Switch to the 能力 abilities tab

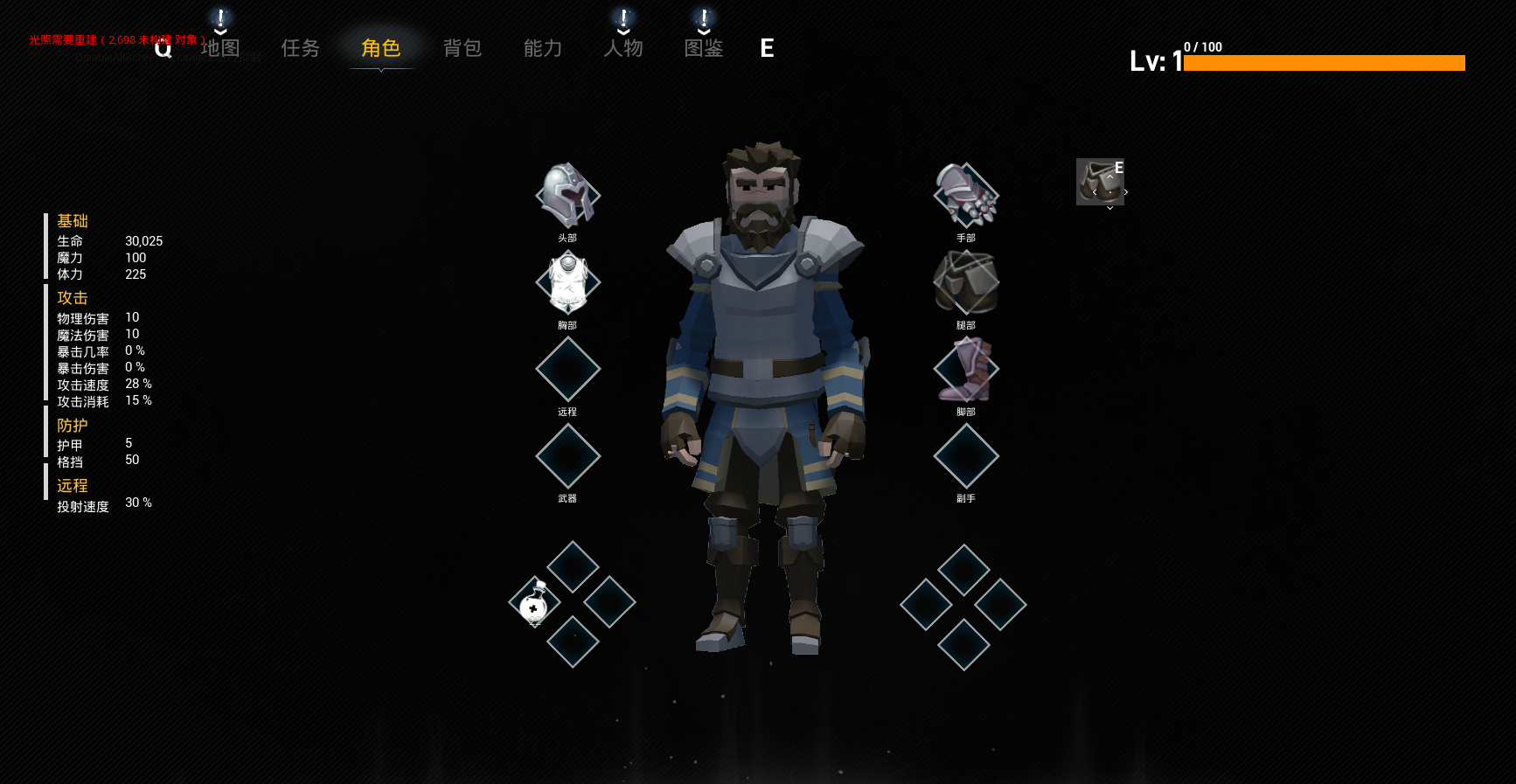543,48
